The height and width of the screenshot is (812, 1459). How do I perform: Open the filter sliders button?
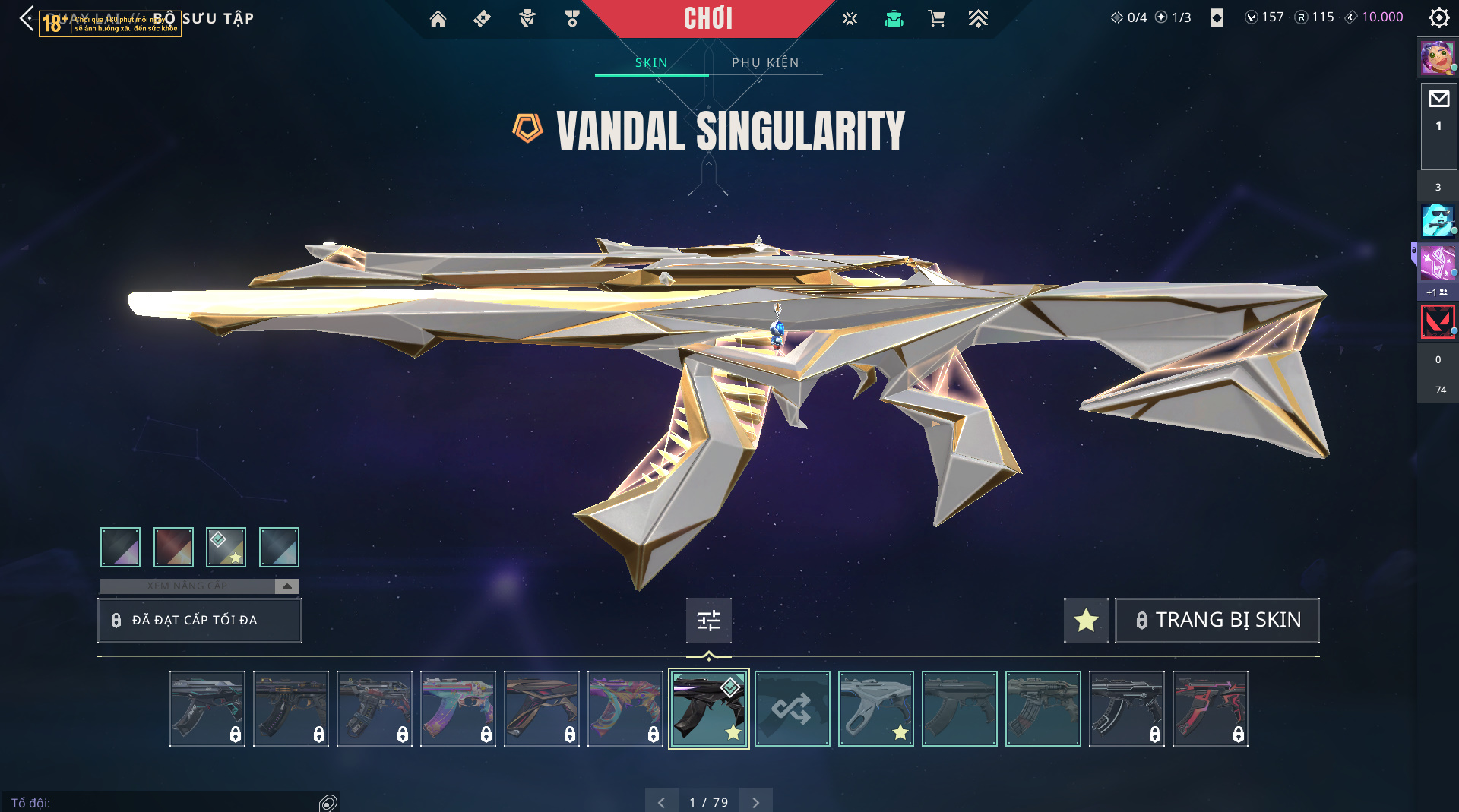coord(708,621)
